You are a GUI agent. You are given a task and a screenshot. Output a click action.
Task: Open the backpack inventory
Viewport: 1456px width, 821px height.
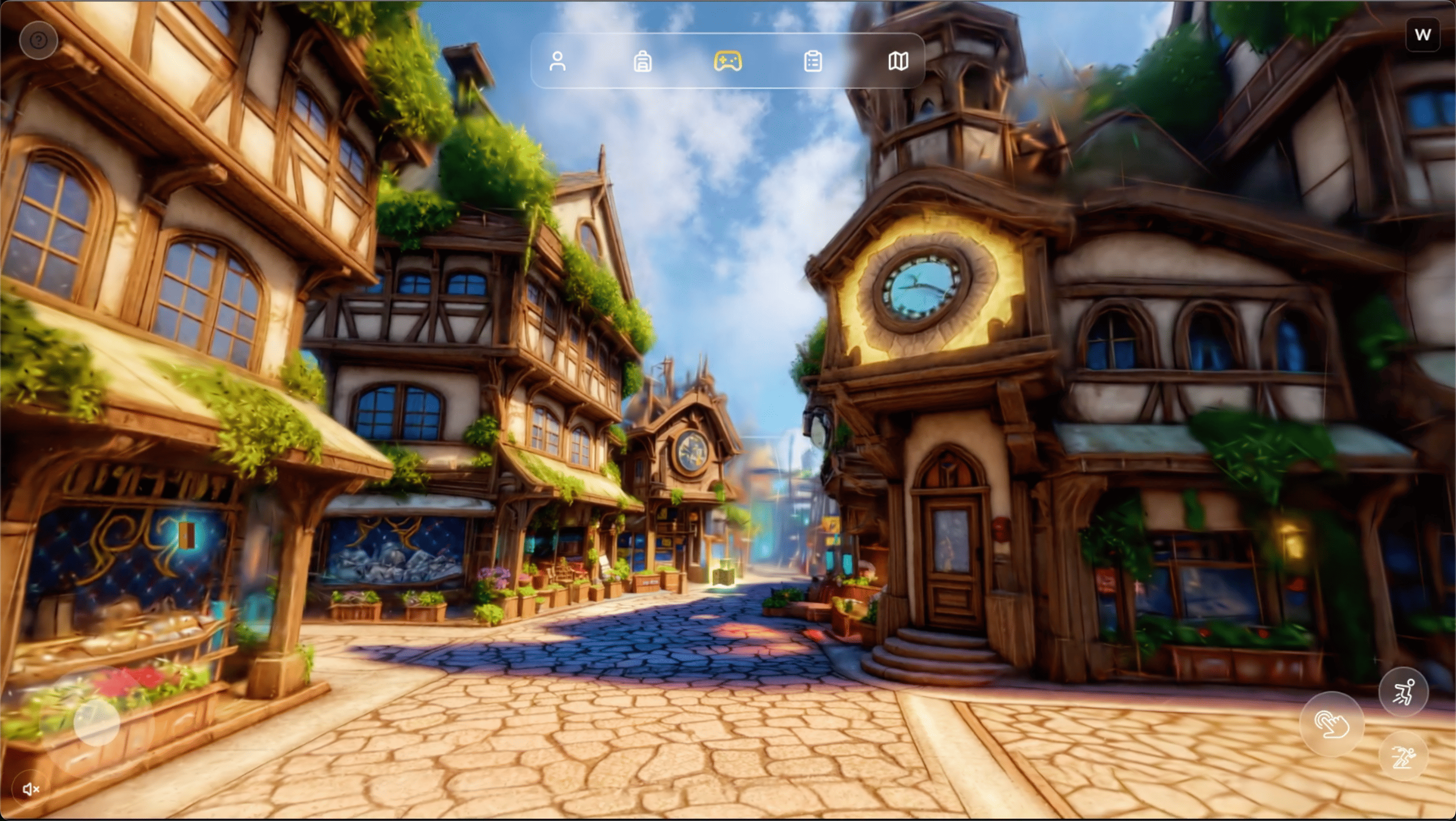click(642, 61)
